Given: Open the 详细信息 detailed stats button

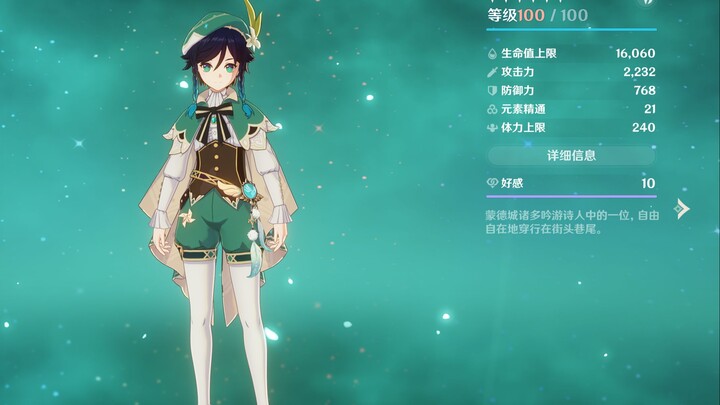Looking at the screenshot, I should [571, 155].
